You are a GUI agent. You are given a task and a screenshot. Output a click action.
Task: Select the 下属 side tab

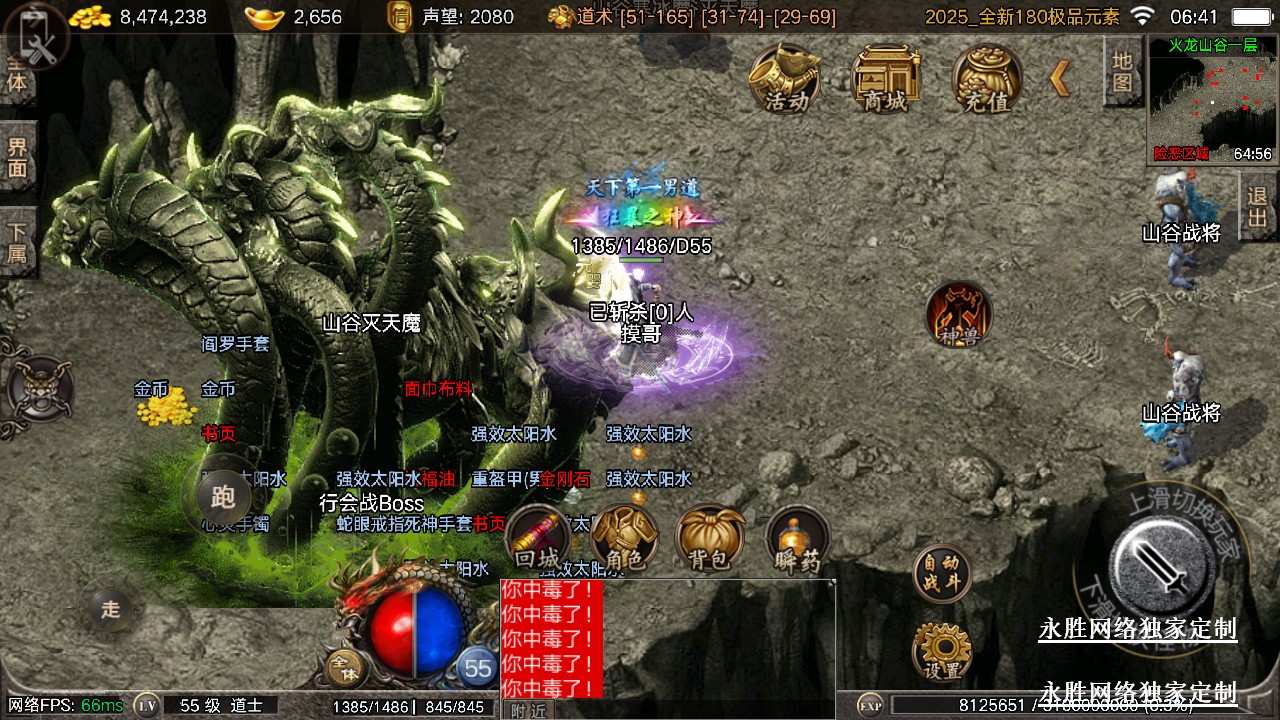point(18,241)
